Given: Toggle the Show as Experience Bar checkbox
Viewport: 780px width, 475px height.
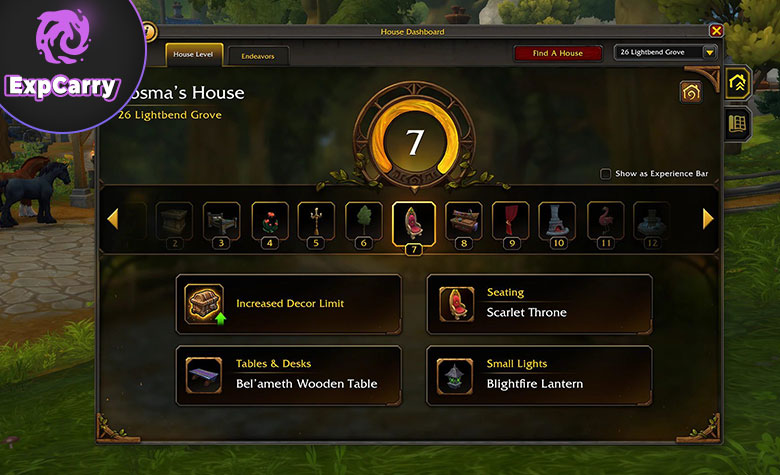Looking at the screenshot, I should pyautogui.click(x=606, y=173).
